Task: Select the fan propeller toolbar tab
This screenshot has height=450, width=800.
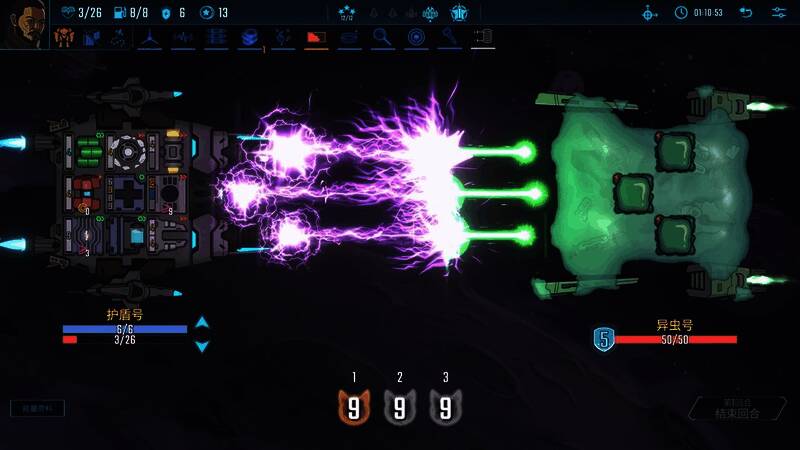Action: coord(151,37)
